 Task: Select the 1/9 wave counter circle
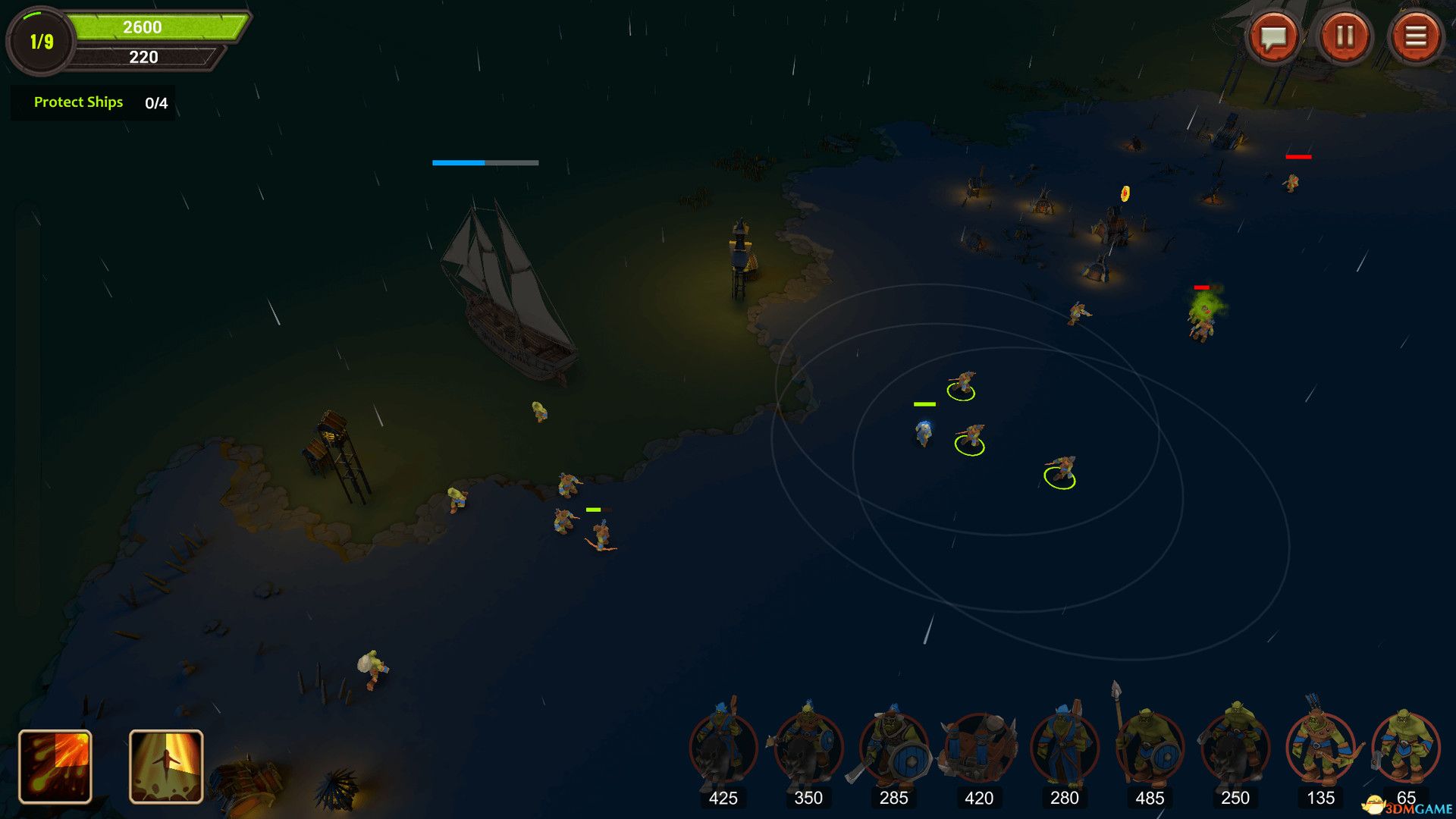click(42, 42)
